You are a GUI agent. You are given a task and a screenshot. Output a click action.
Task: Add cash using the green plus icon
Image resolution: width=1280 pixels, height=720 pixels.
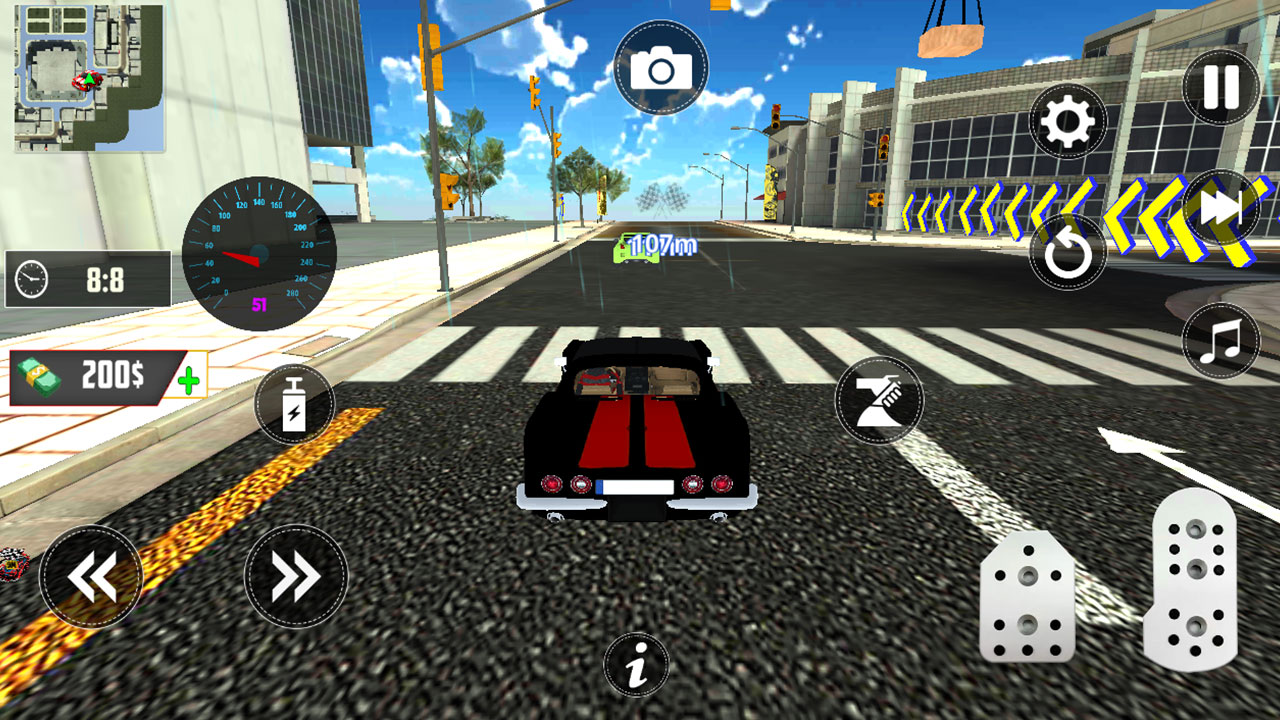[188, 378]
